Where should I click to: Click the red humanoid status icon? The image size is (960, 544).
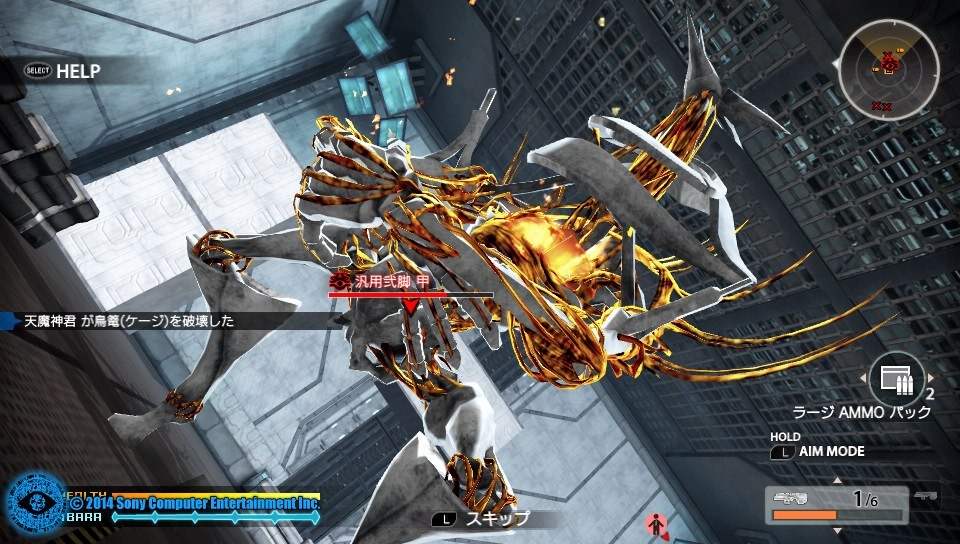(656, 523)
